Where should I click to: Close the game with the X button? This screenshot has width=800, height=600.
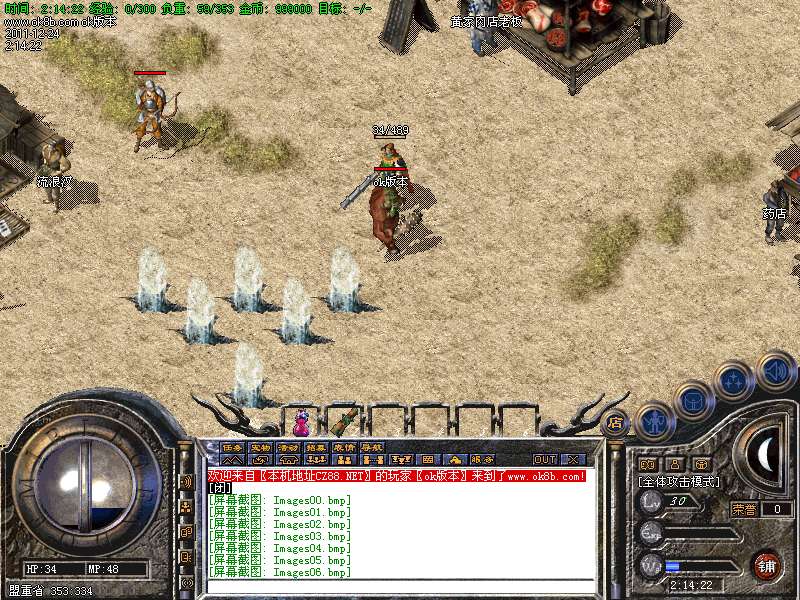pyautogui.click(x=572, y=460)
